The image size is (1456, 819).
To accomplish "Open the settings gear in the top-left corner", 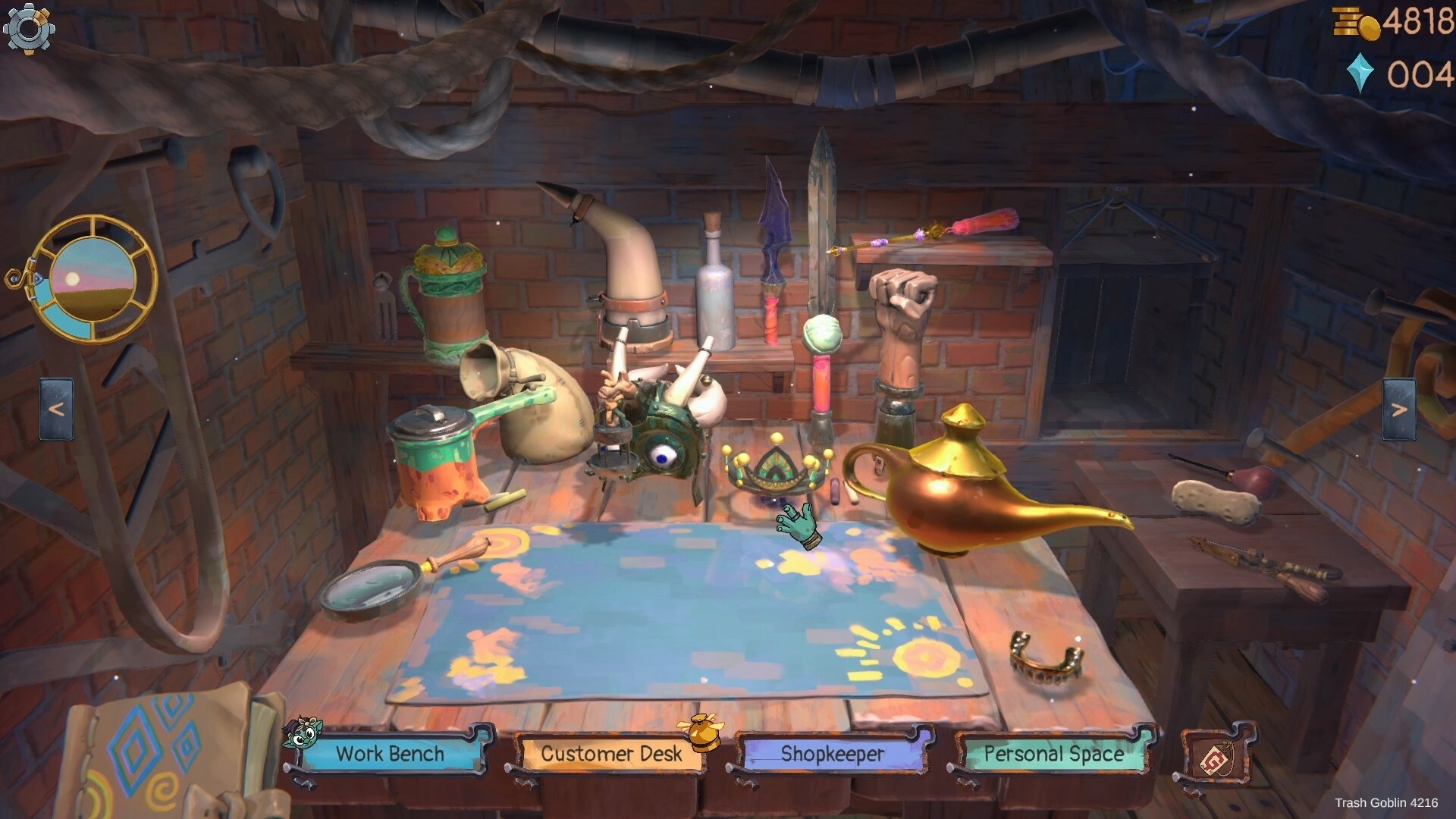I will tap(28, 29).
